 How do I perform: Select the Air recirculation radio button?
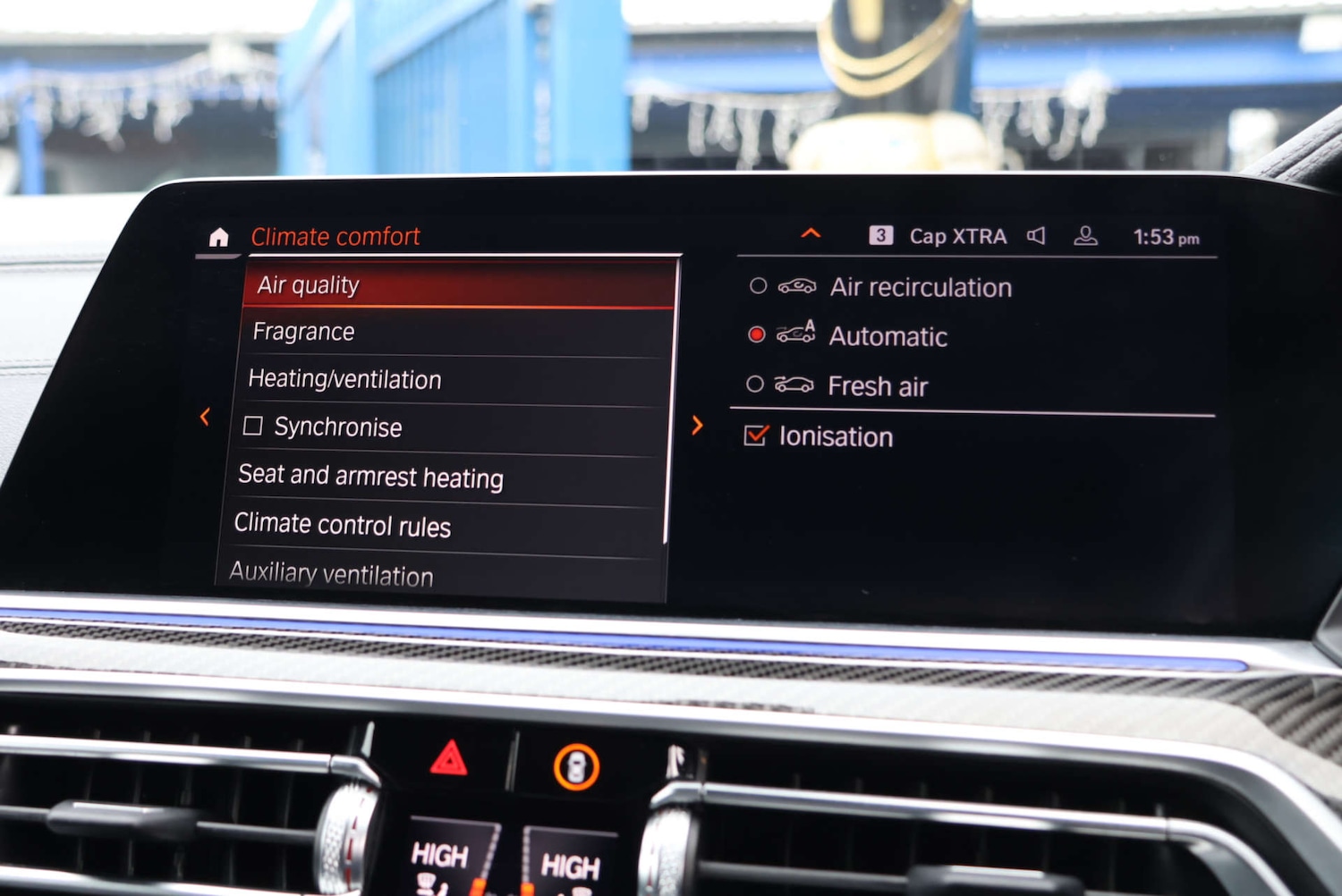pos(758,286)
